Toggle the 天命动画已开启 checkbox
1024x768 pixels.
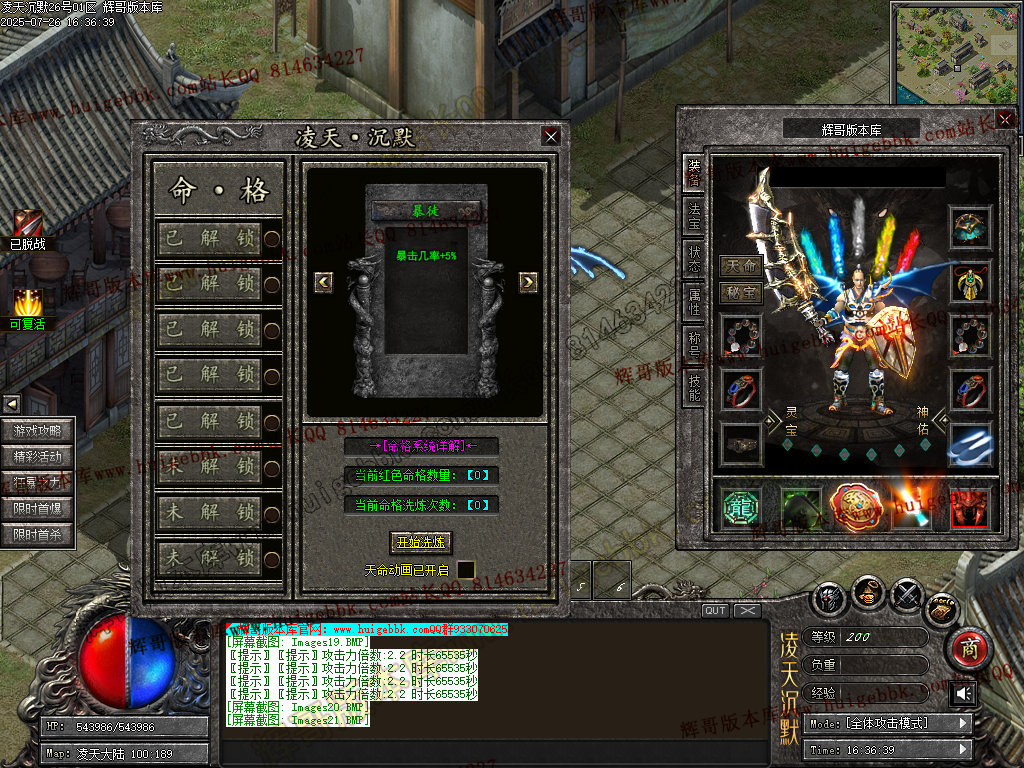tap(466, 570)
